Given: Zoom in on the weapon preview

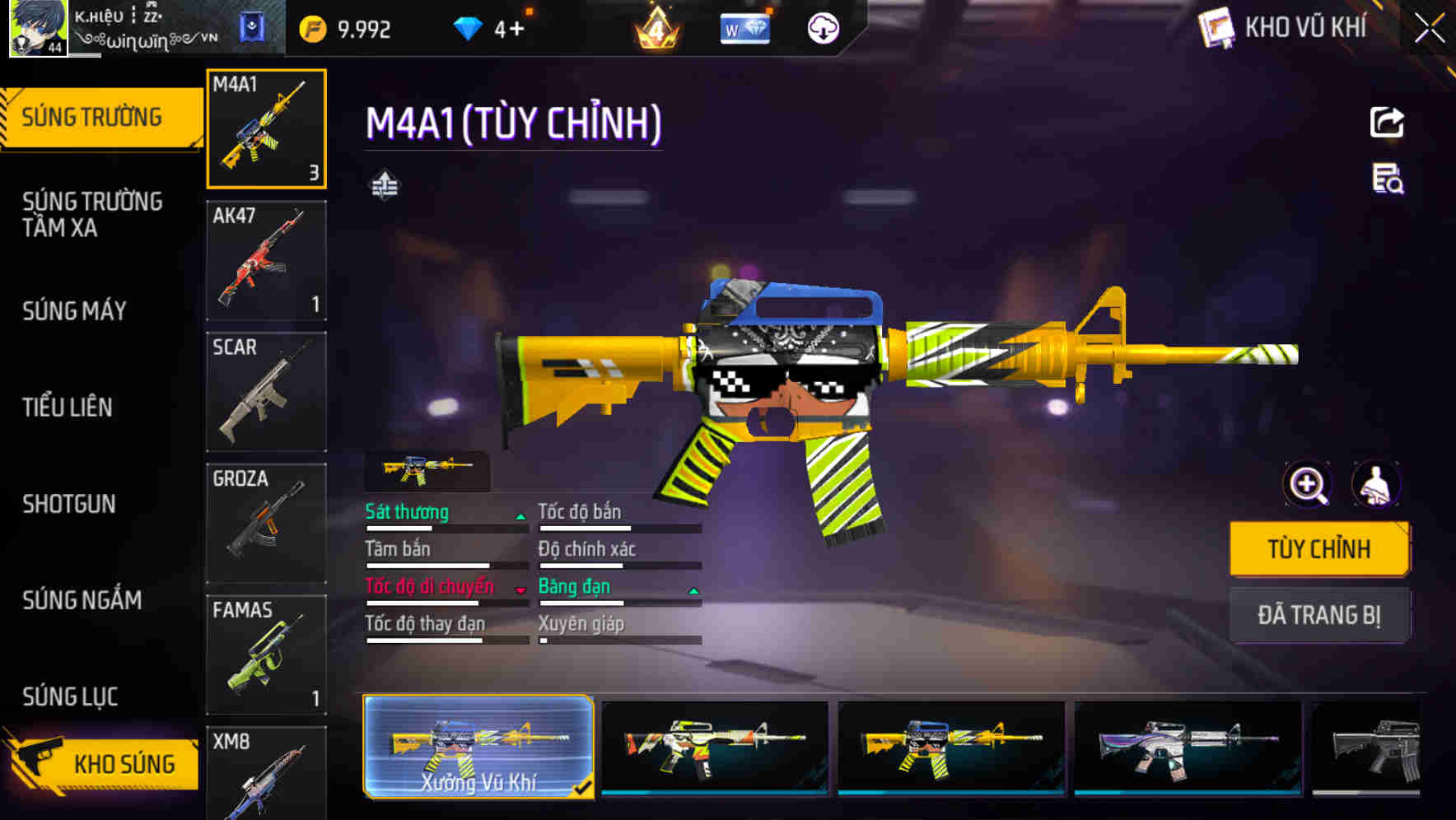Looking at the screenshot, I should (x=1305, y=485).
